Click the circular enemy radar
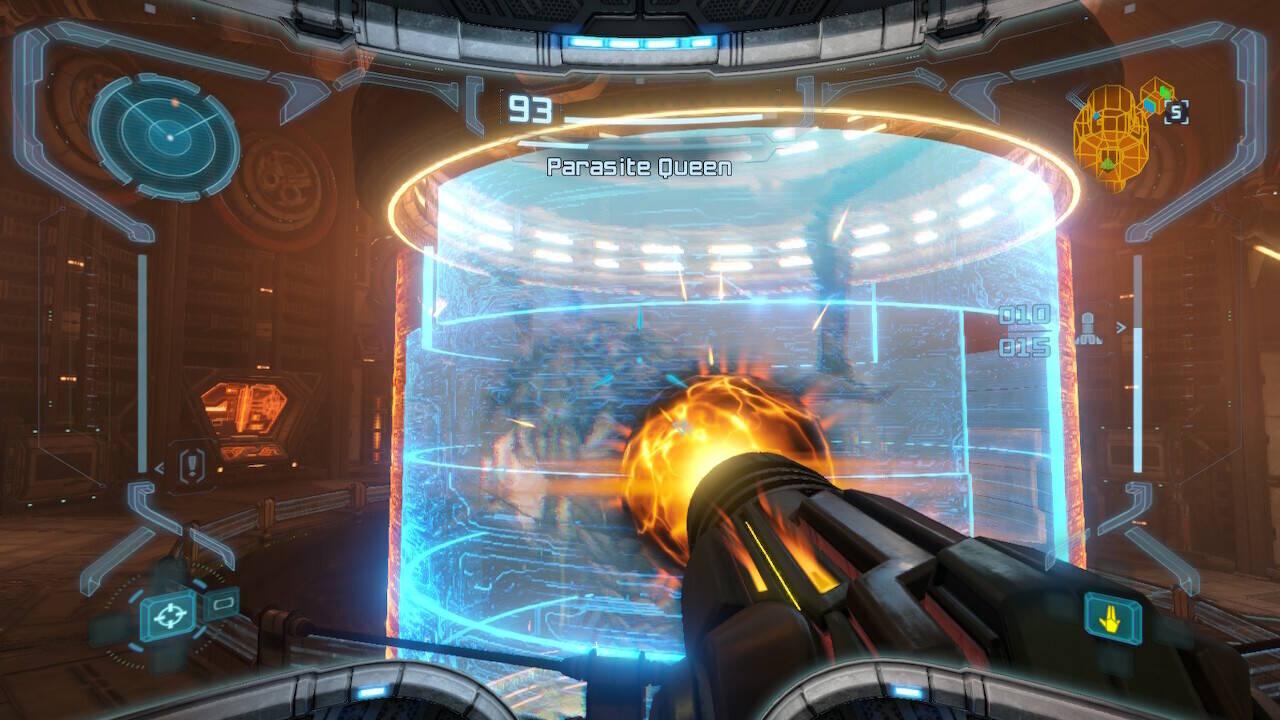 (168, 134)
